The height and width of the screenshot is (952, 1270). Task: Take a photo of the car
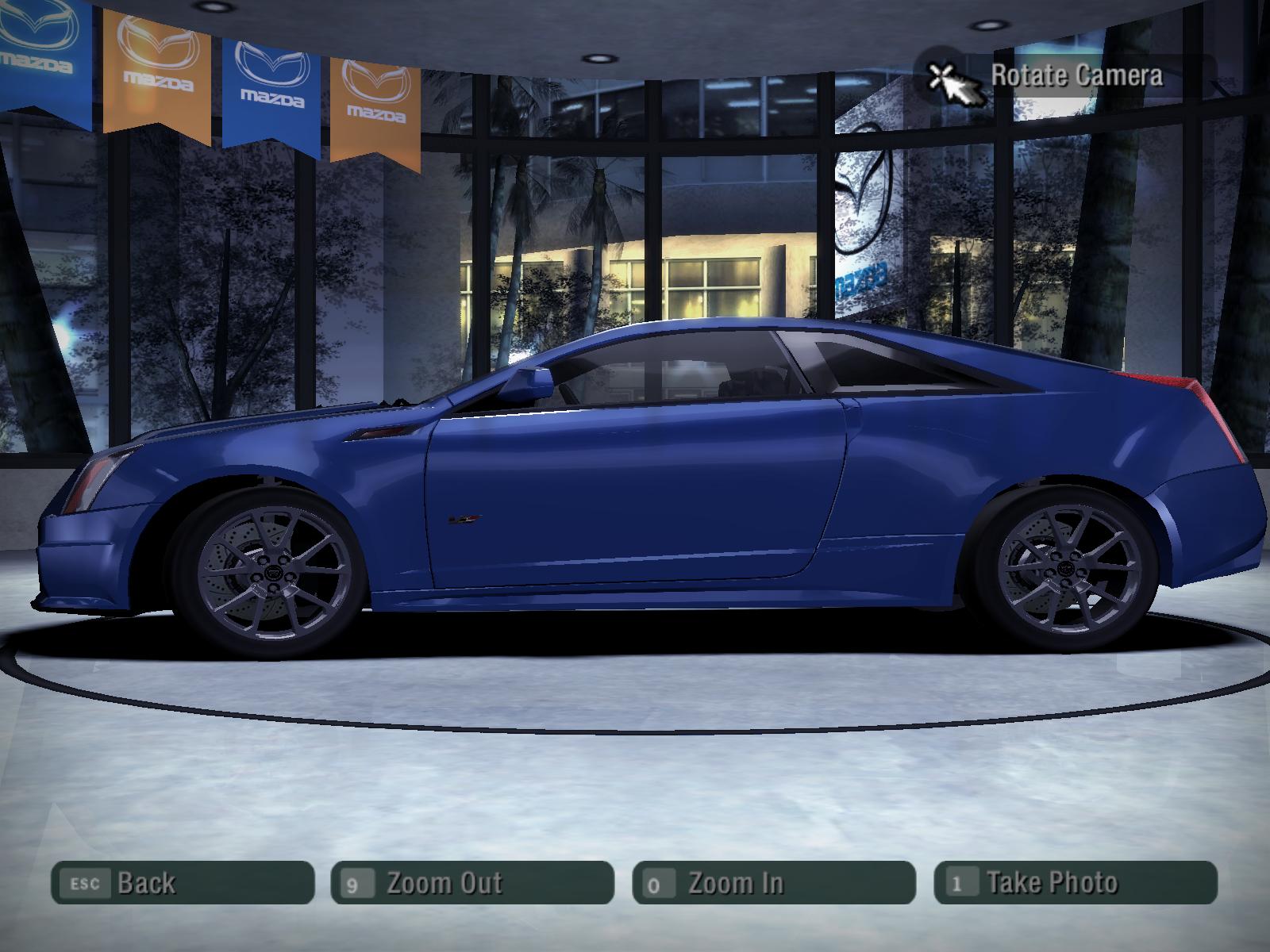pos(1076,882)
